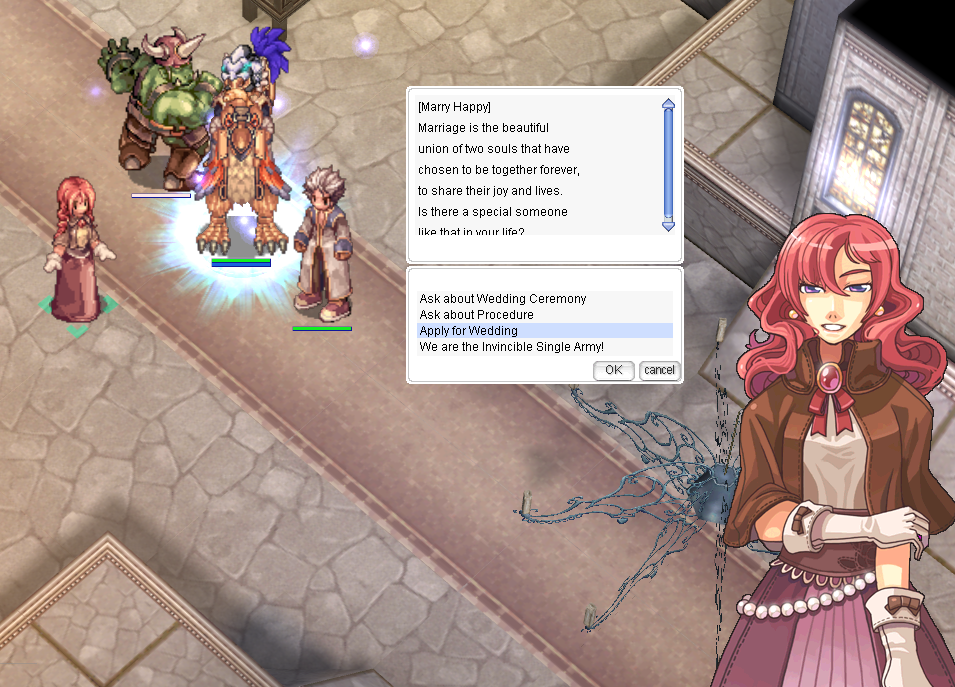Pick the Apply for Wedding option

point(468,331)
